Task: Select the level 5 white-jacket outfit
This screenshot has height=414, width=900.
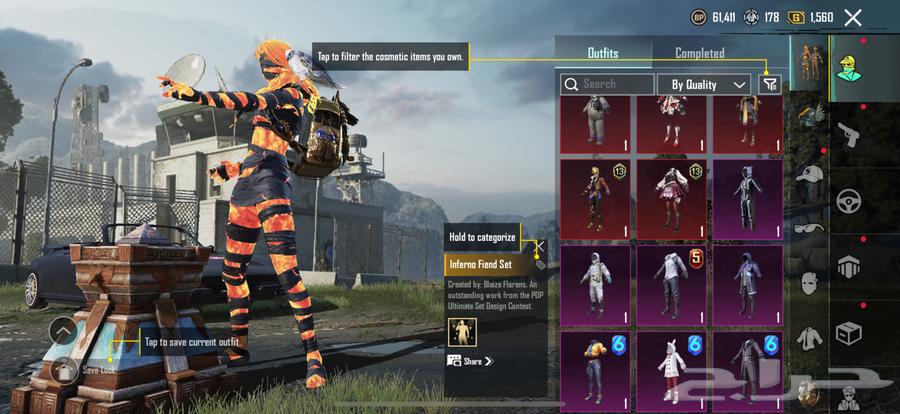Action: (x=671, y=283)
